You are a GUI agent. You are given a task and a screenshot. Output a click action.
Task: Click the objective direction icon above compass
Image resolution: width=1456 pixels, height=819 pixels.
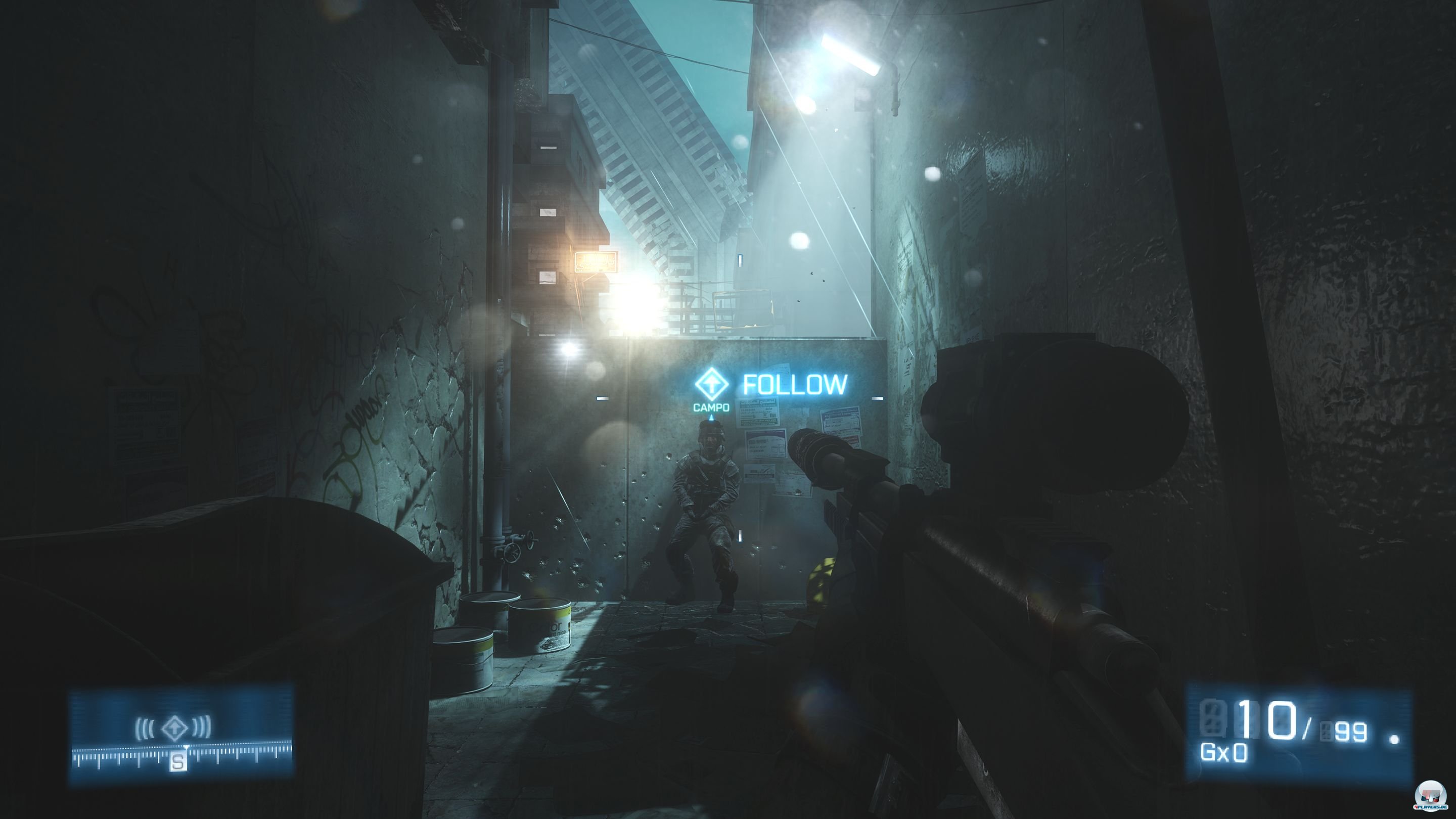click(173, 727)
